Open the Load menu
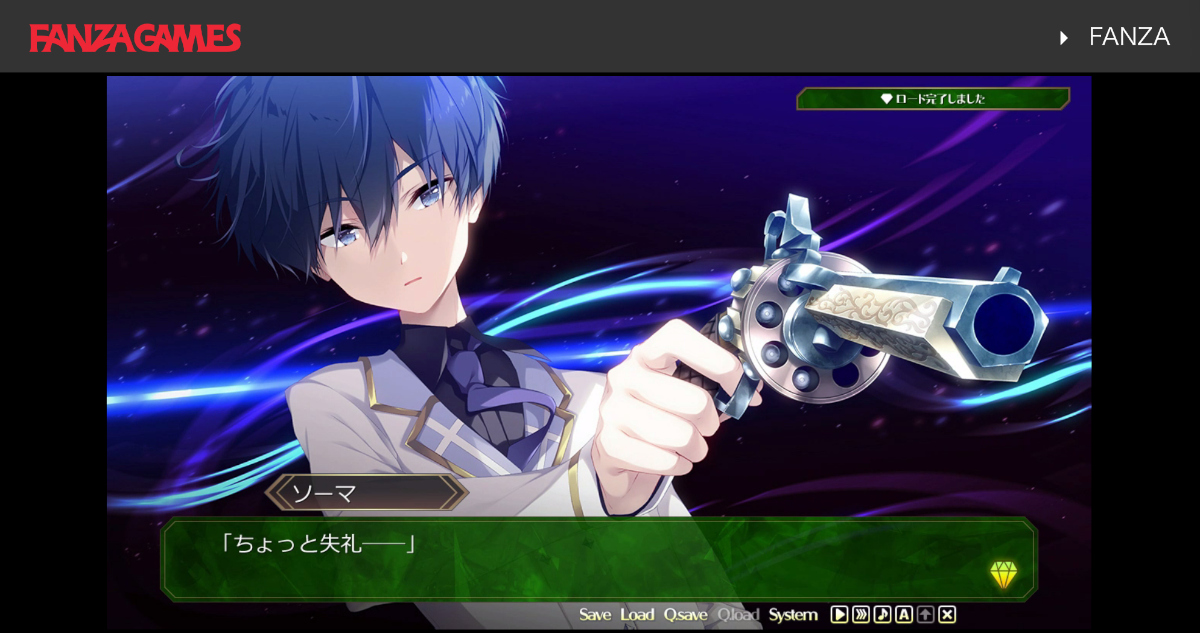This screenshot has width=1200, height=633. click(x=637, y=615)
